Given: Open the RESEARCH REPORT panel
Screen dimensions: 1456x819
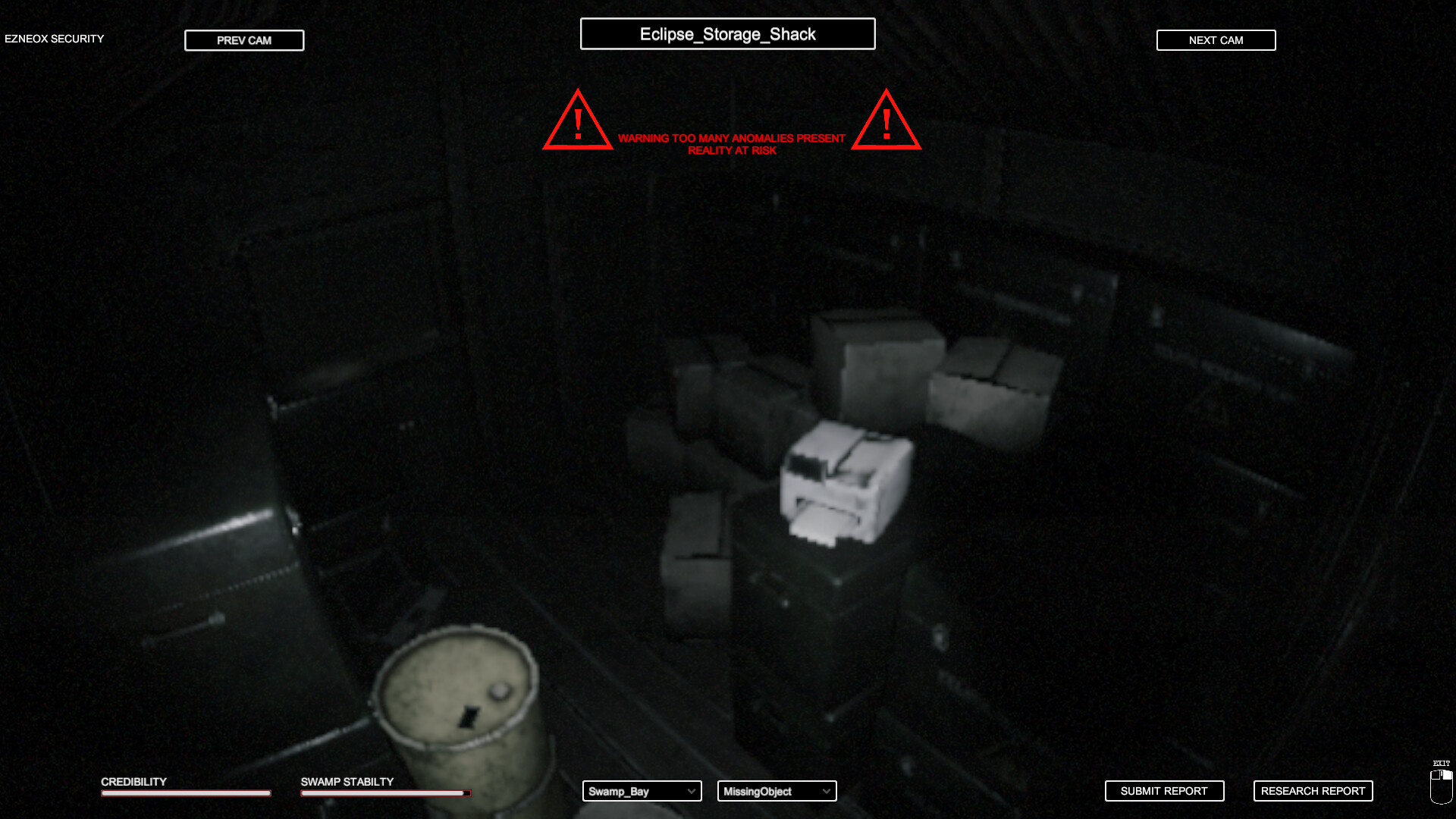Looking at the screenshot, I should [1313, 791].
